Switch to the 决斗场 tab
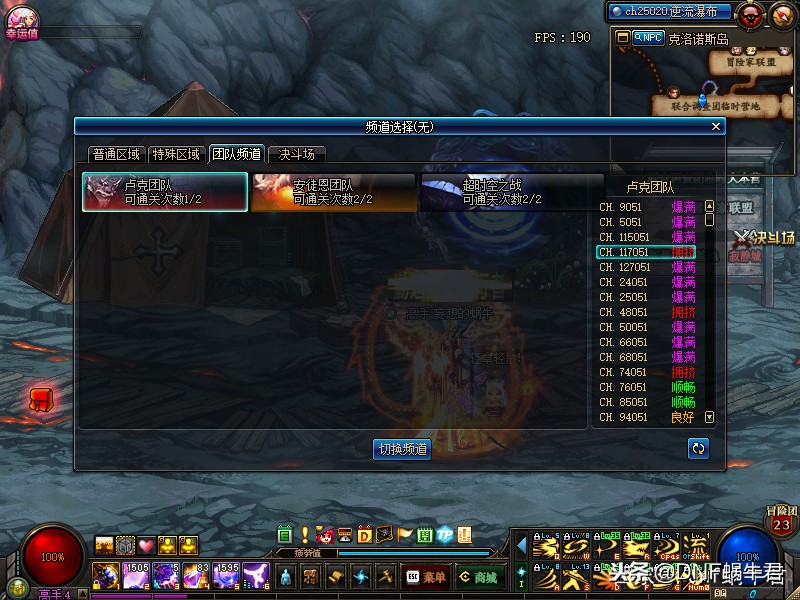The height and width of the screenshot is (600, 800). pyautogui.click(x=297, y=154)
